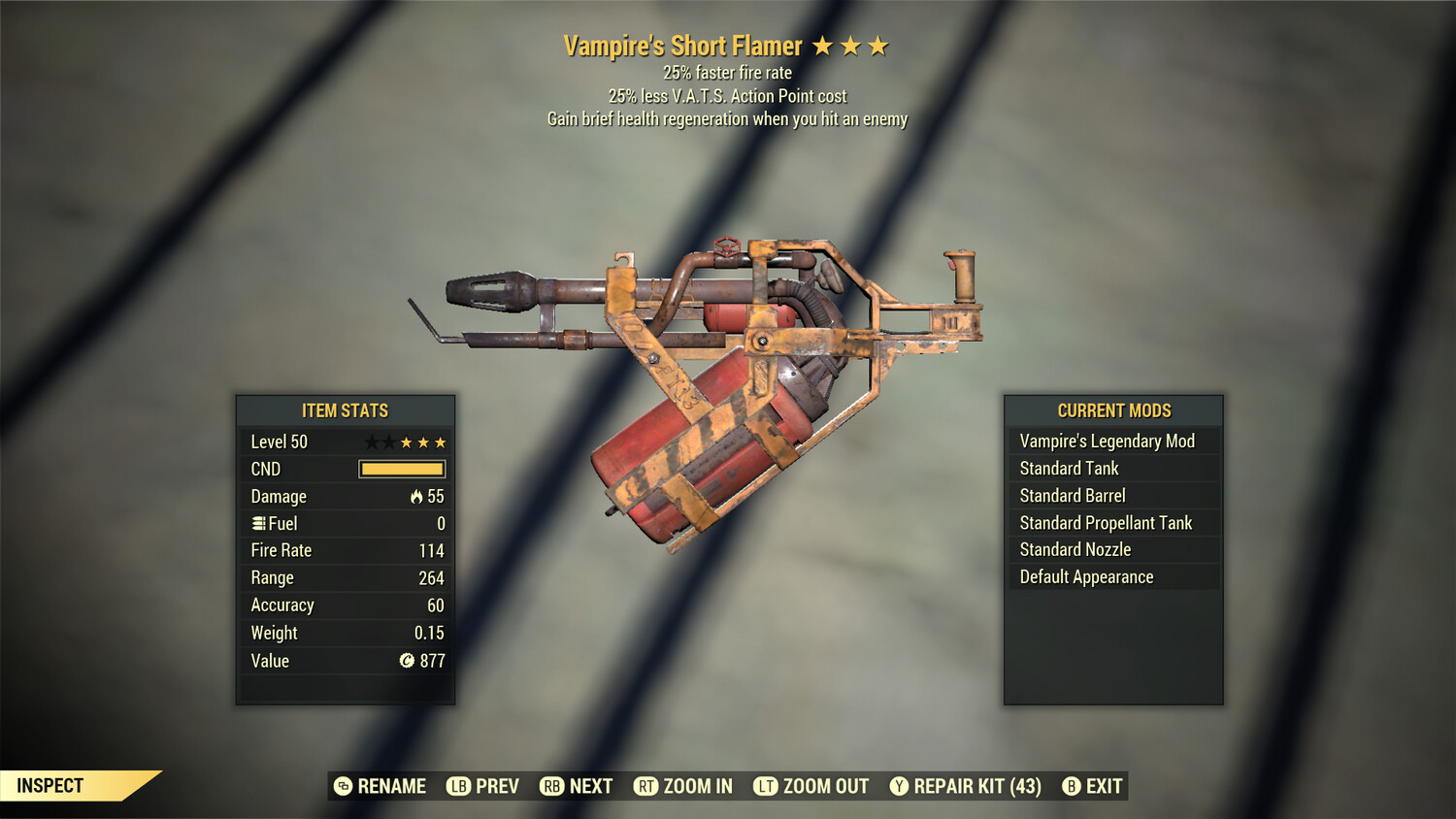This screenshot has width=1456, height=819.
Task: Click the yellow CND condition bar
Action: 401,469
